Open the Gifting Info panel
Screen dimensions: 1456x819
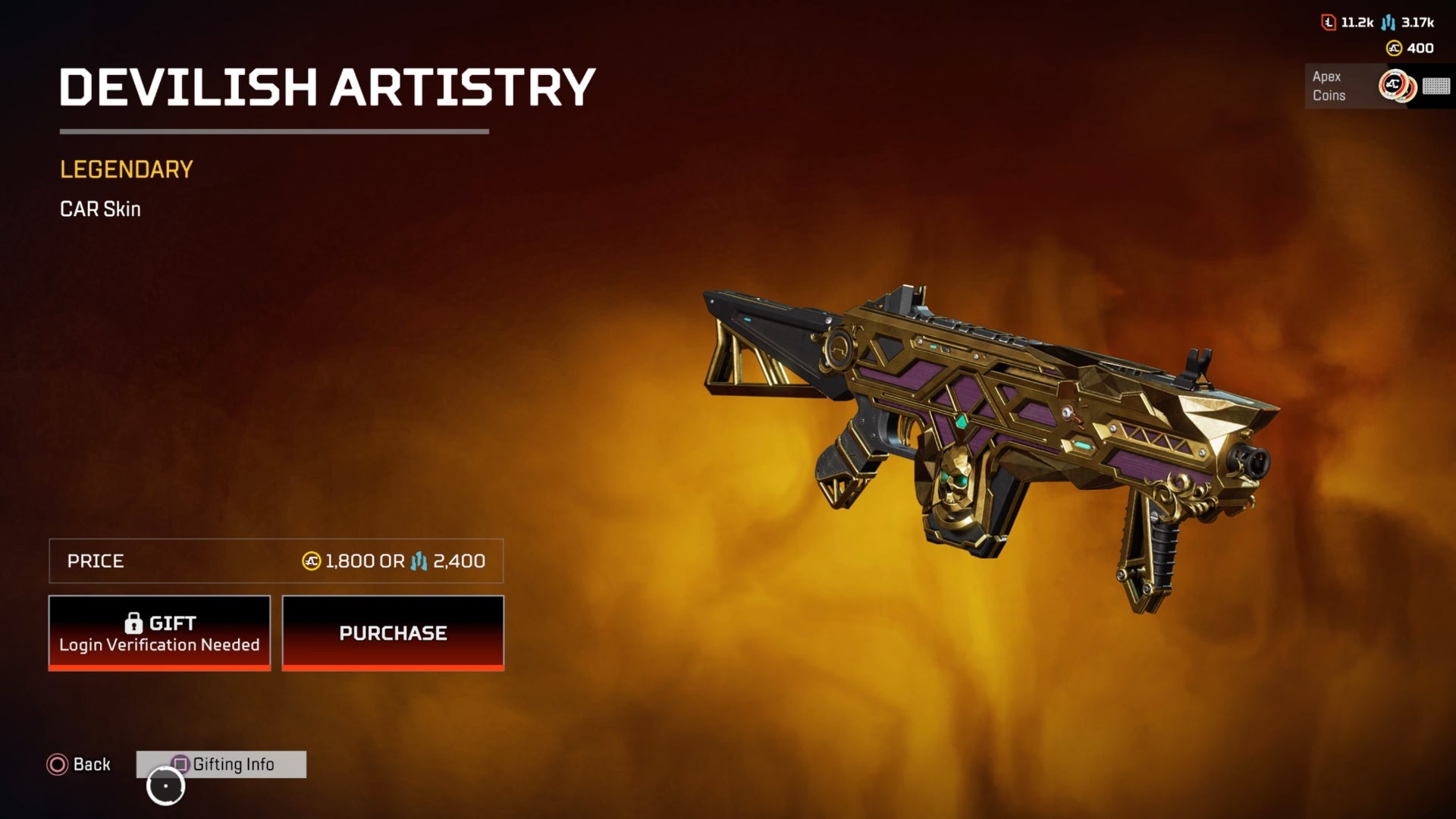point(231,764)
